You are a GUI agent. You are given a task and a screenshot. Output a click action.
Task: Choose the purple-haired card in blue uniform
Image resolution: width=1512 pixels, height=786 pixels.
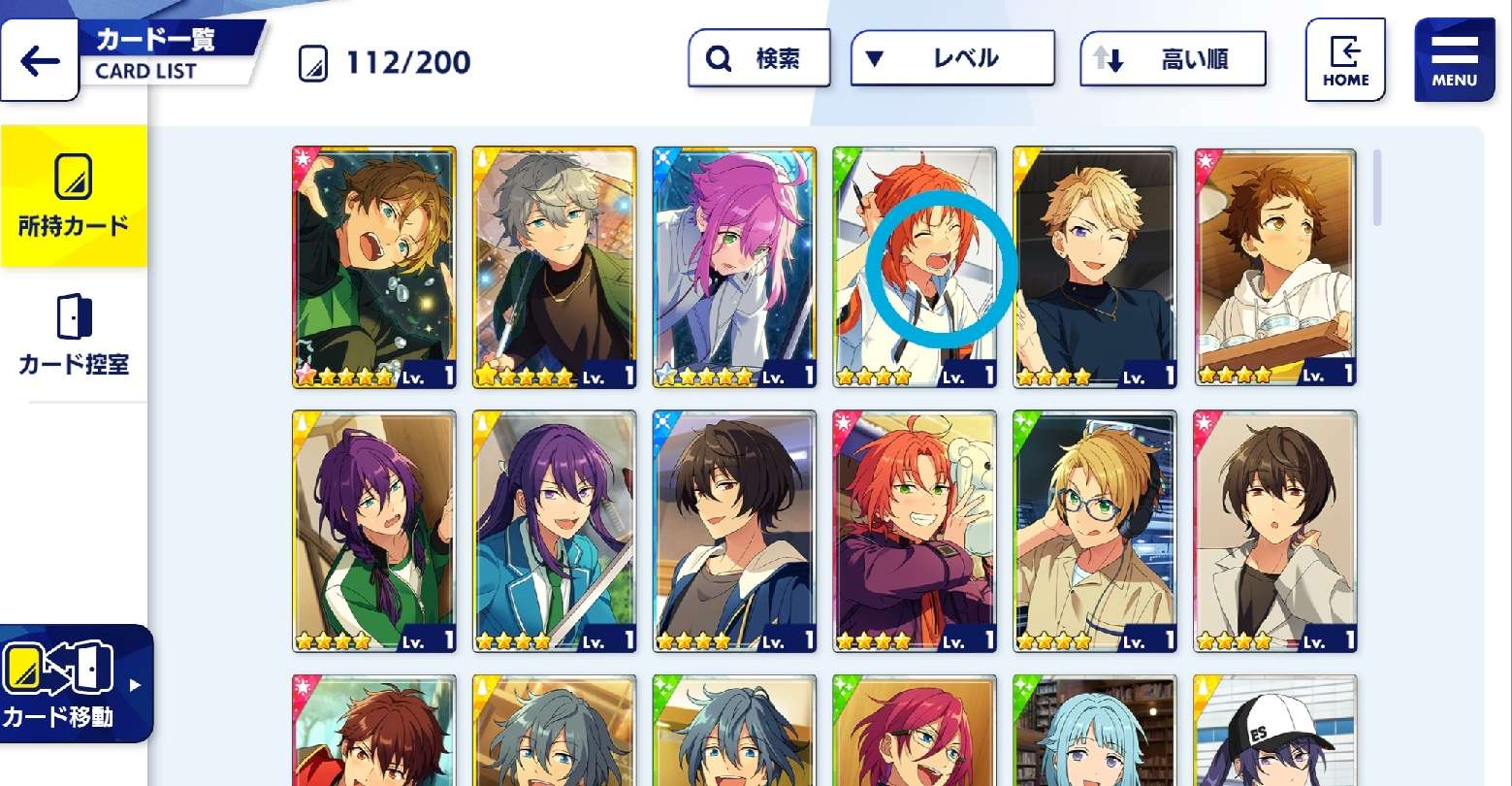point(554,530)
